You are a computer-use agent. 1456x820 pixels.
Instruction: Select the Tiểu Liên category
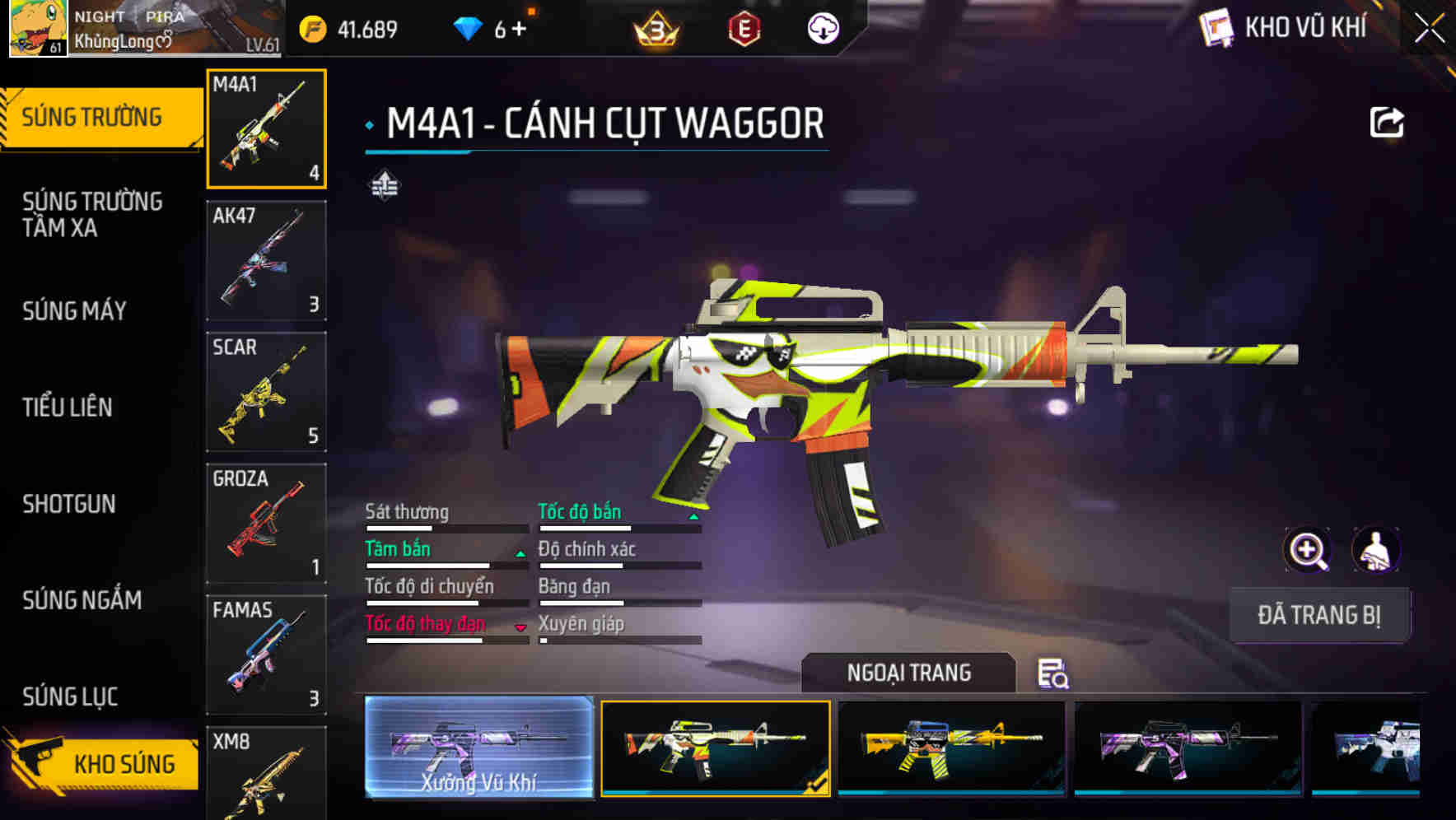(68, 407)
